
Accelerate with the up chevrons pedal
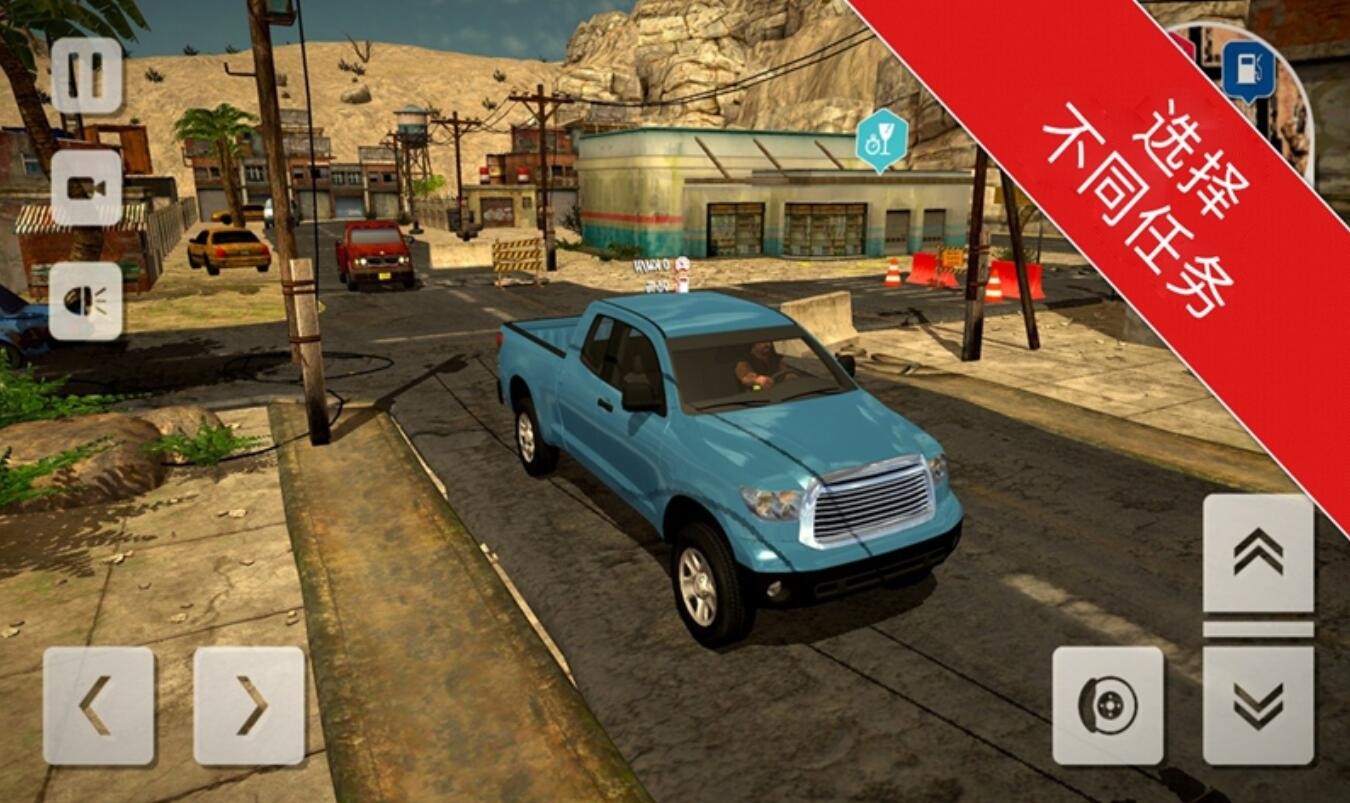[x=1258, y=553]
